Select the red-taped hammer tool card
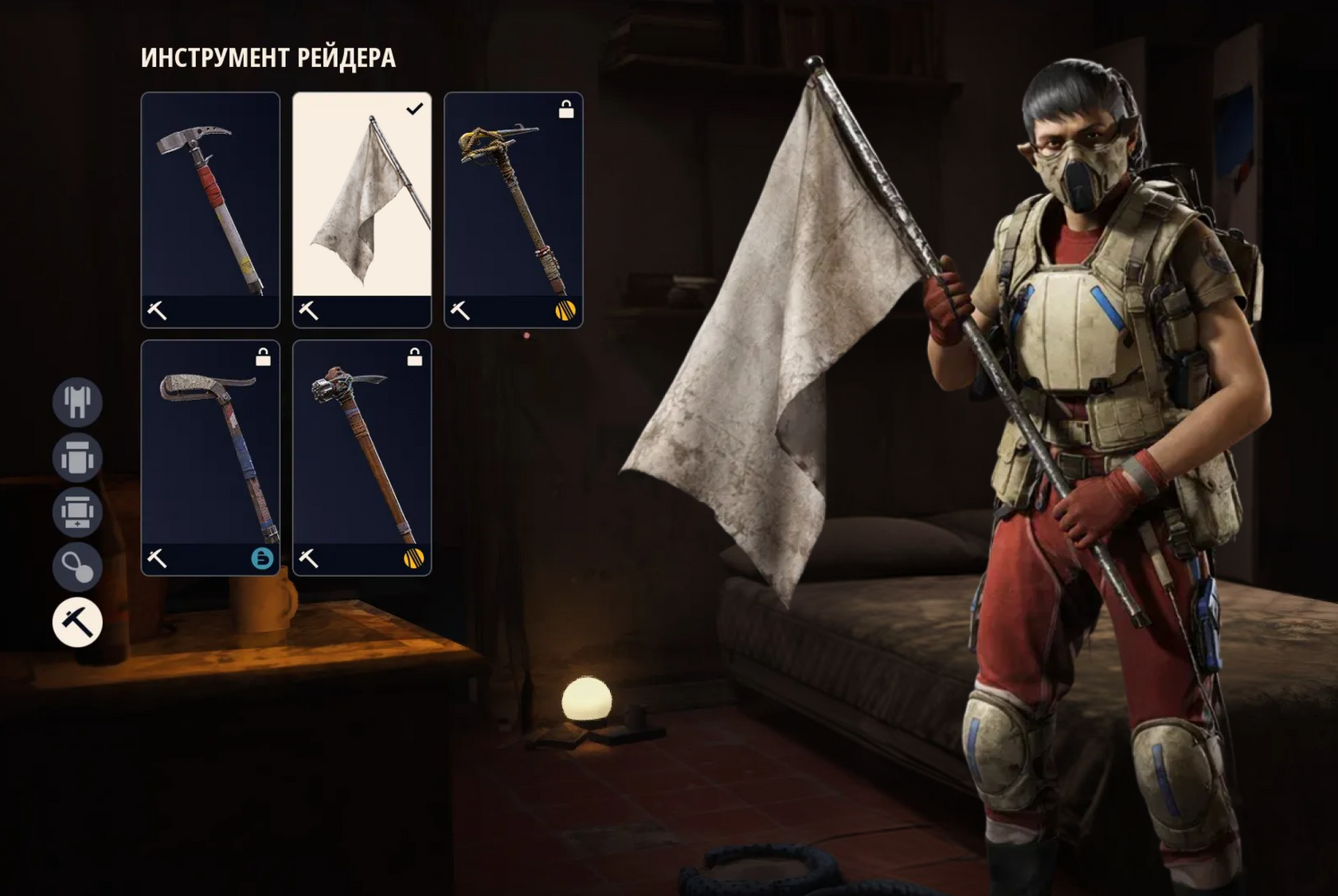Viewport: 1338px width, 896px height. (210, 209)
